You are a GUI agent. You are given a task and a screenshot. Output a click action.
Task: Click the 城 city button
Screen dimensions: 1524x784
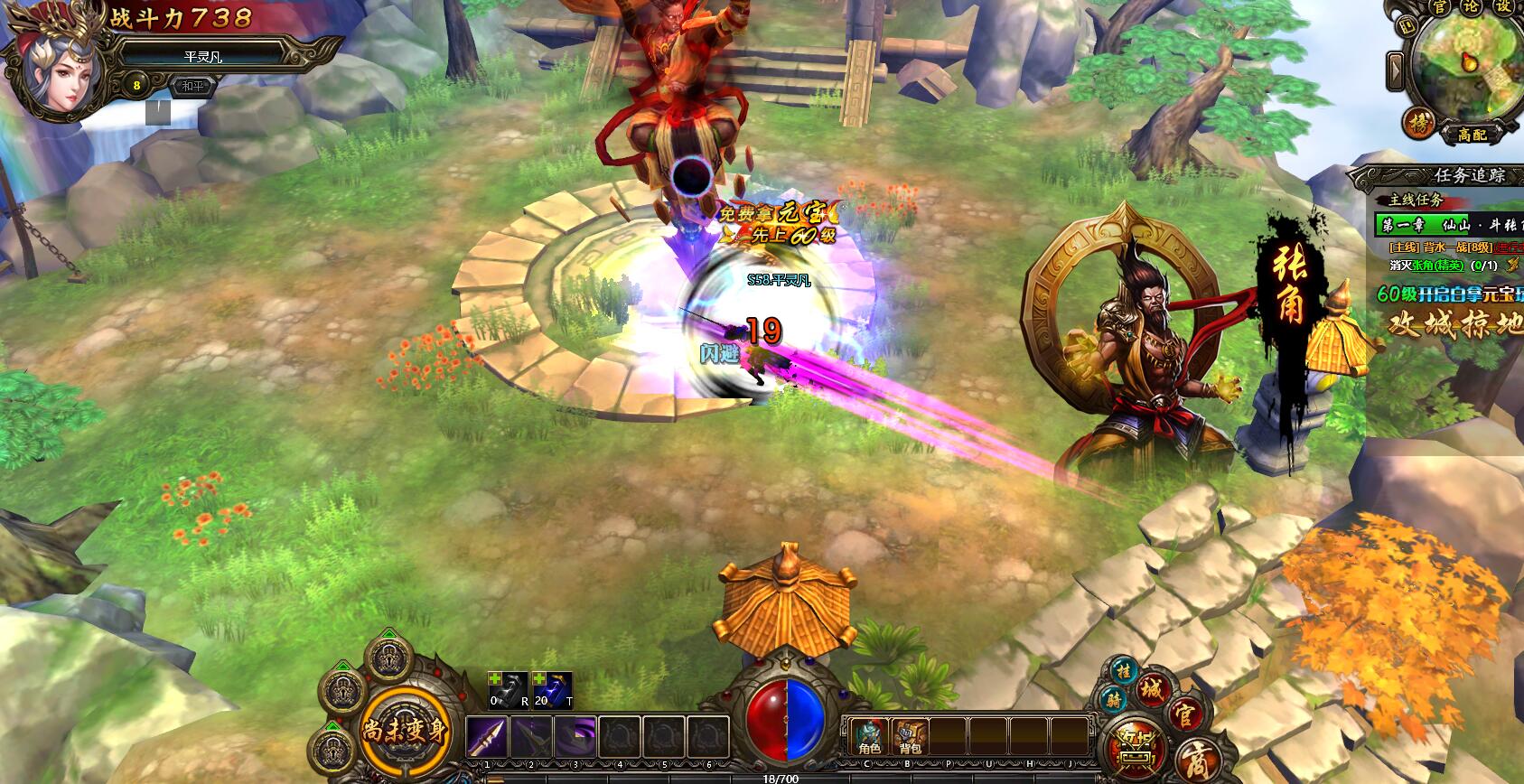[x=1153, y=691]
